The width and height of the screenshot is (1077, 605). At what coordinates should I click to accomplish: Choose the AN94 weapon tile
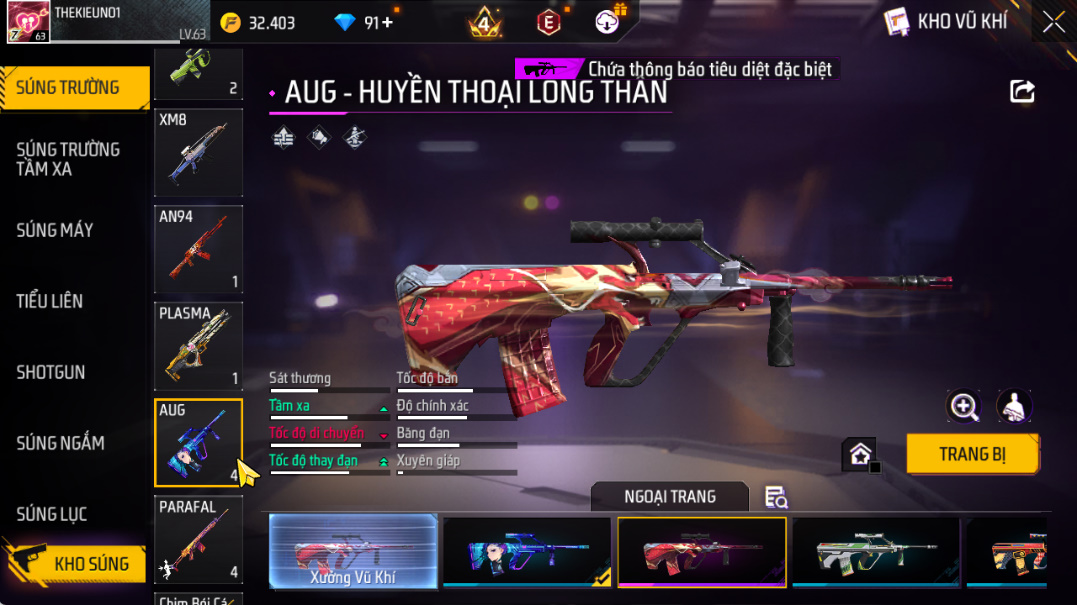point(198,249)
